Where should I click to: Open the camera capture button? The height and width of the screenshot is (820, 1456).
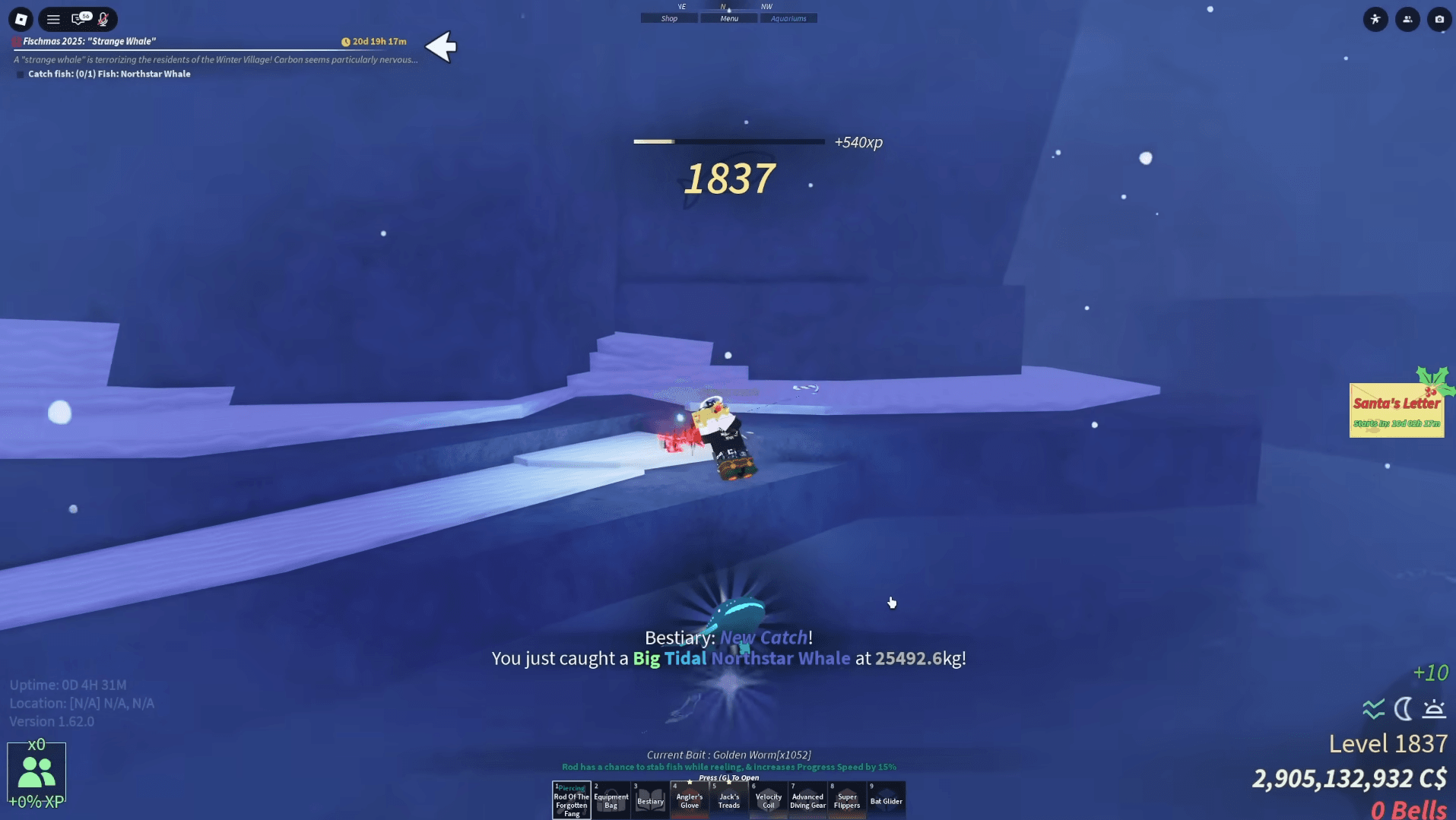[1439, 19]
